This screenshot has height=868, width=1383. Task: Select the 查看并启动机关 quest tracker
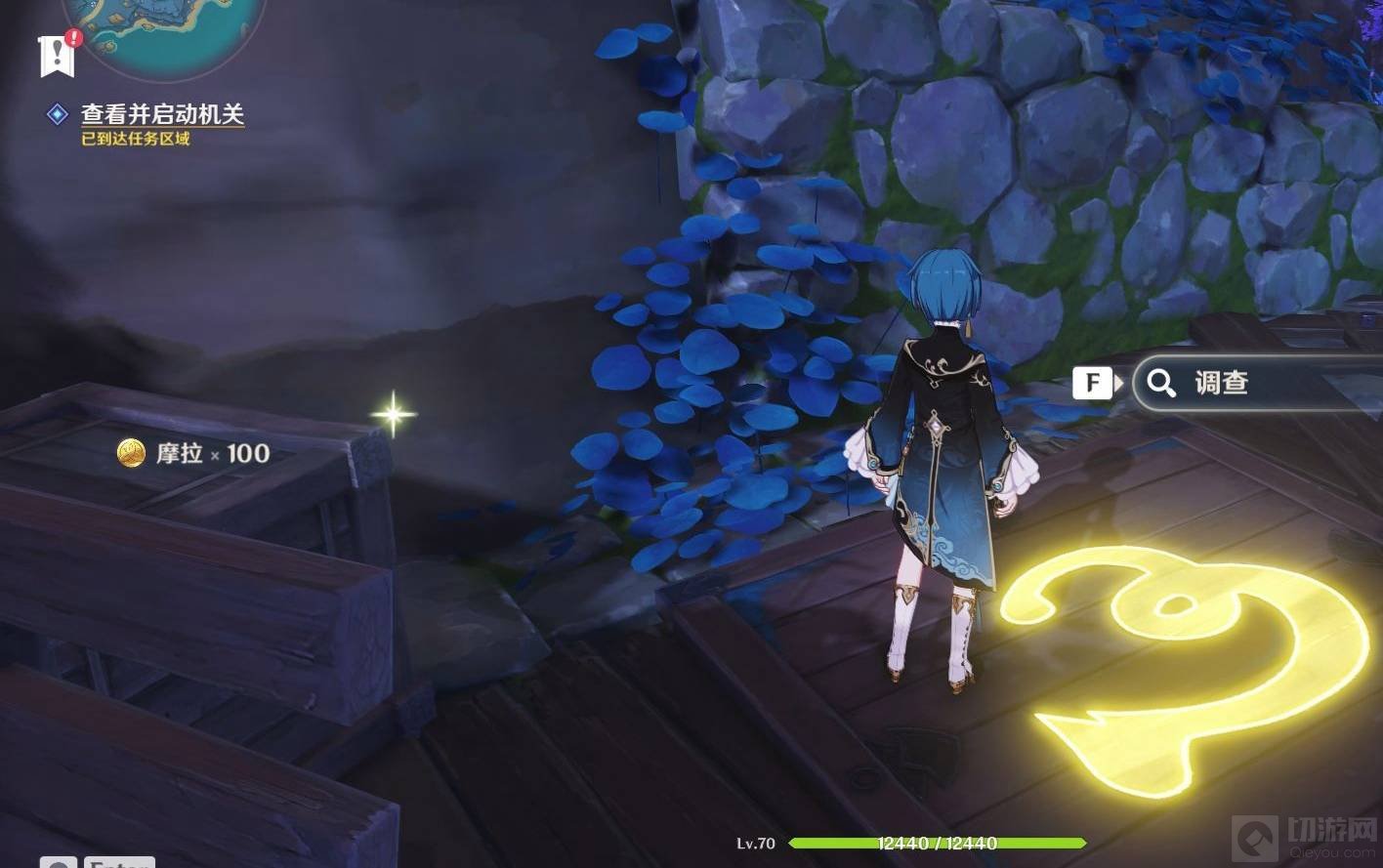(x=162, y=114)
